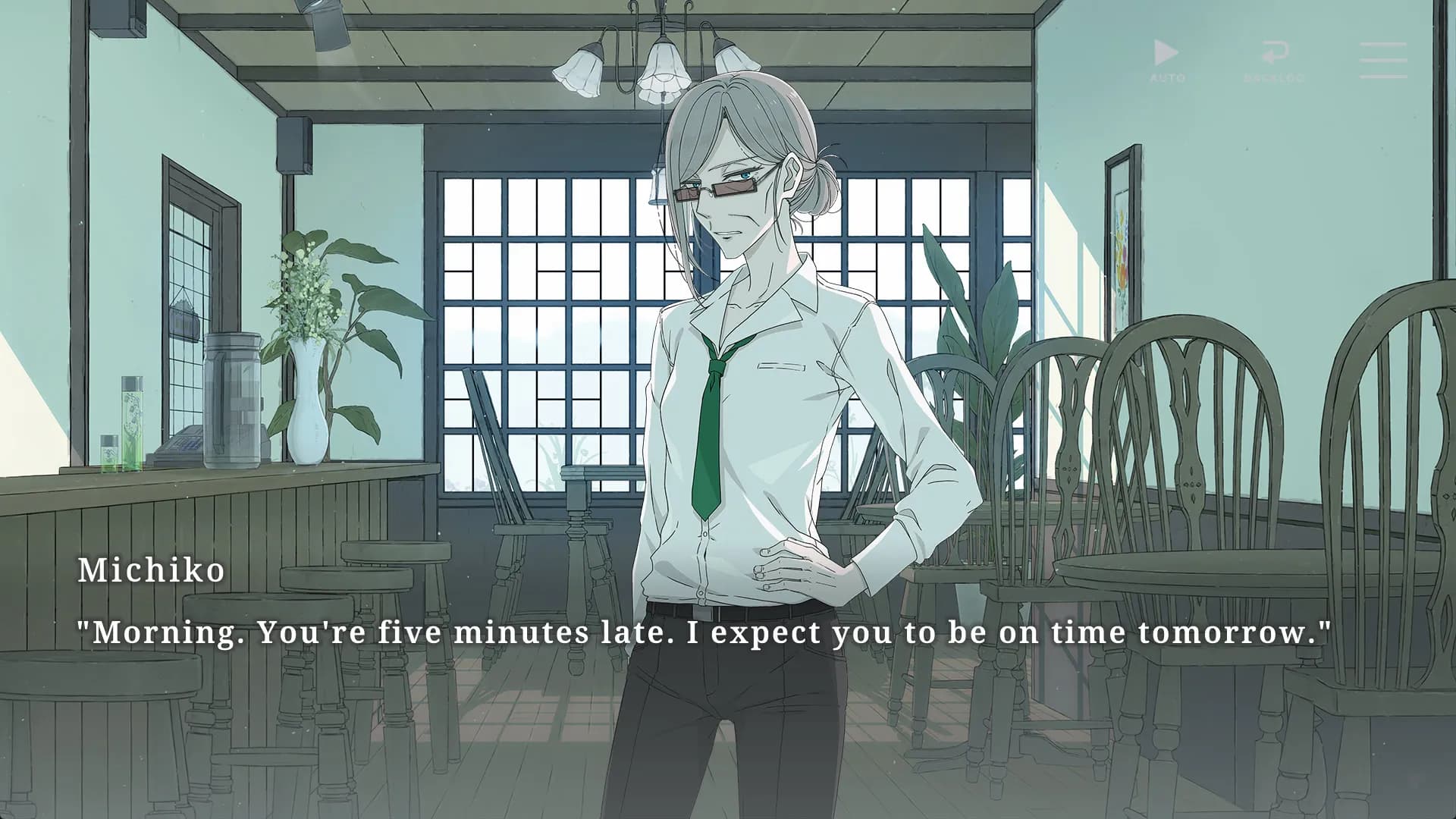Toggle Auto advance on
This screenshot has height=819, width=1456.
pos(1167,55)
